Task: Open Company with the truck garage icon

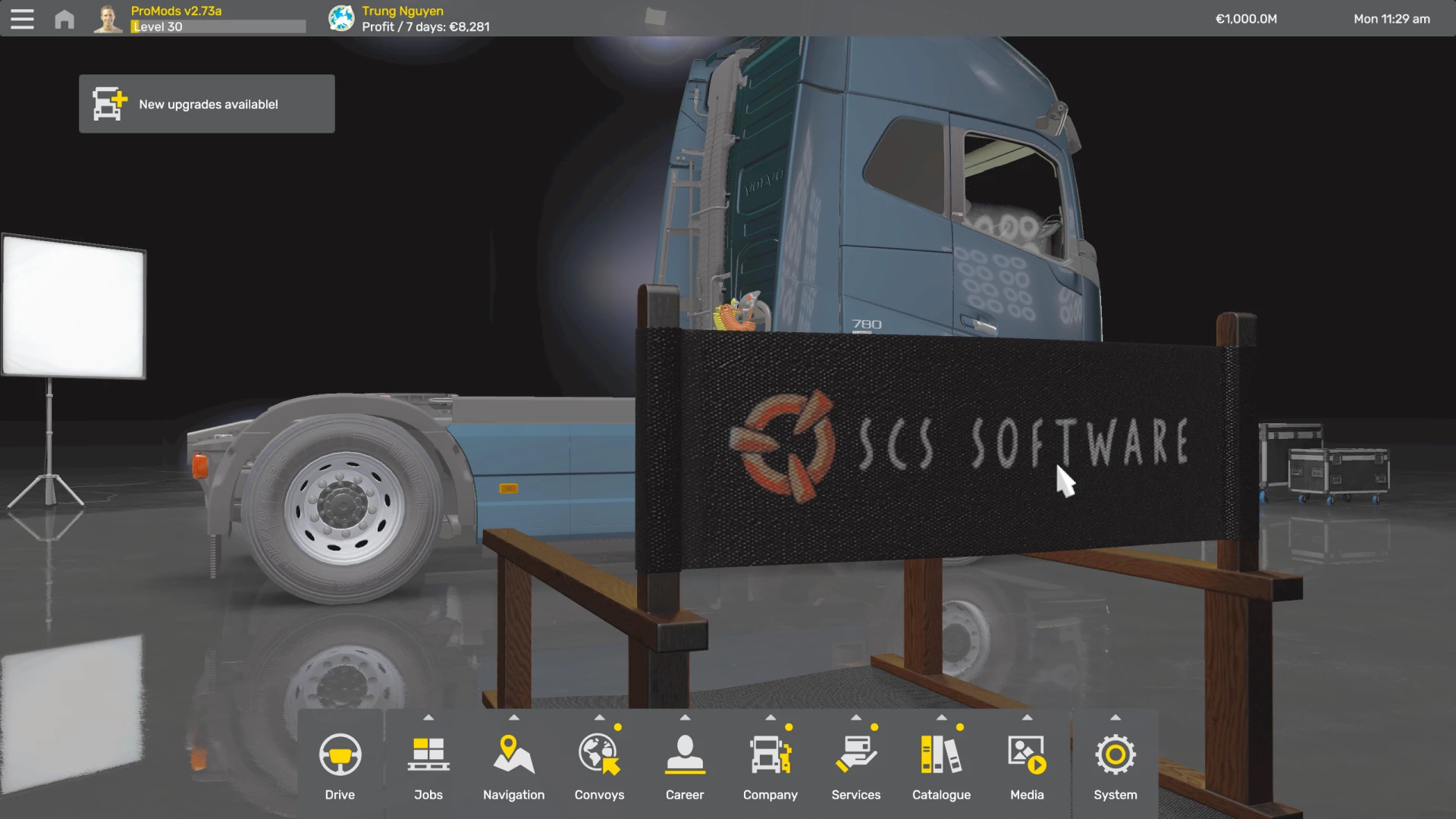Action: [x=770, y=753]
